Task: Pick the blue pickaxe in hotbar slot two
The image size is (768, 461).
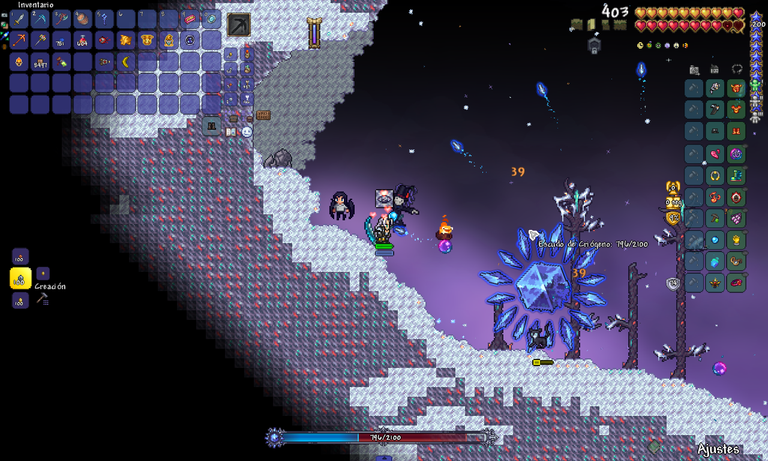Action: (x=40, y=18)
